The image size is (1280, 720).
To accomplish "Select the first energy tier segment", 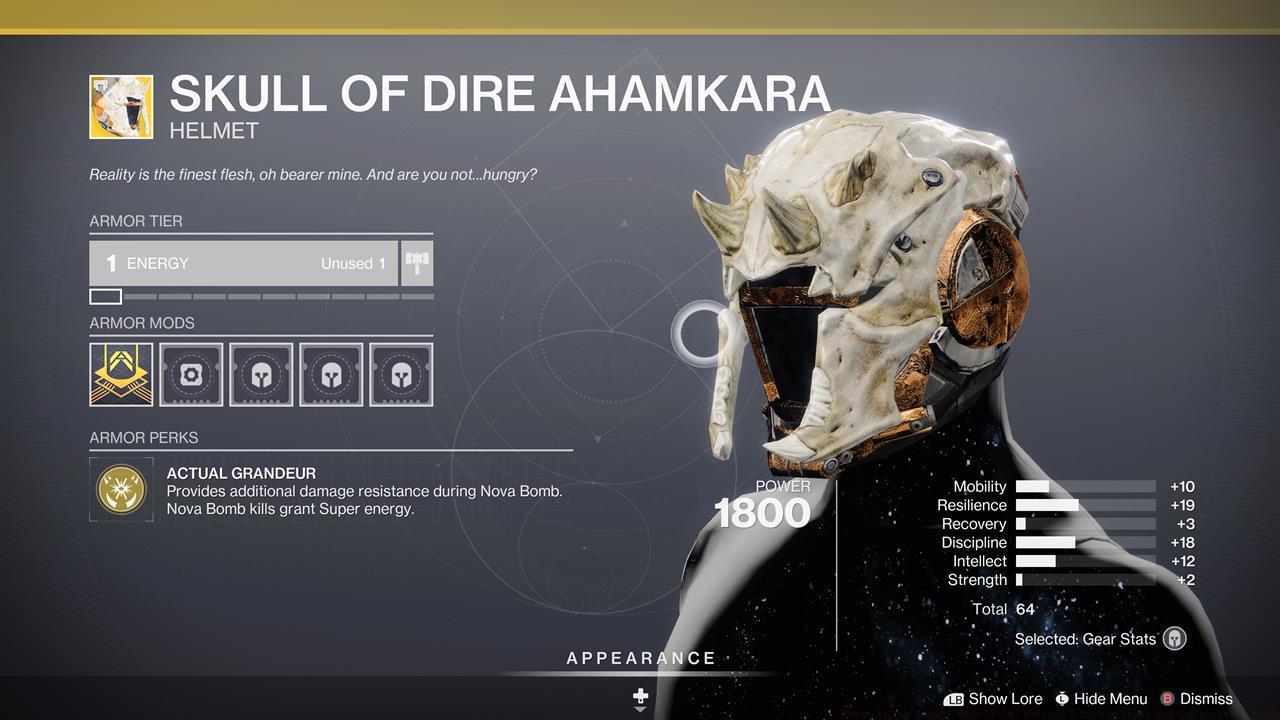I will (106, 296).
